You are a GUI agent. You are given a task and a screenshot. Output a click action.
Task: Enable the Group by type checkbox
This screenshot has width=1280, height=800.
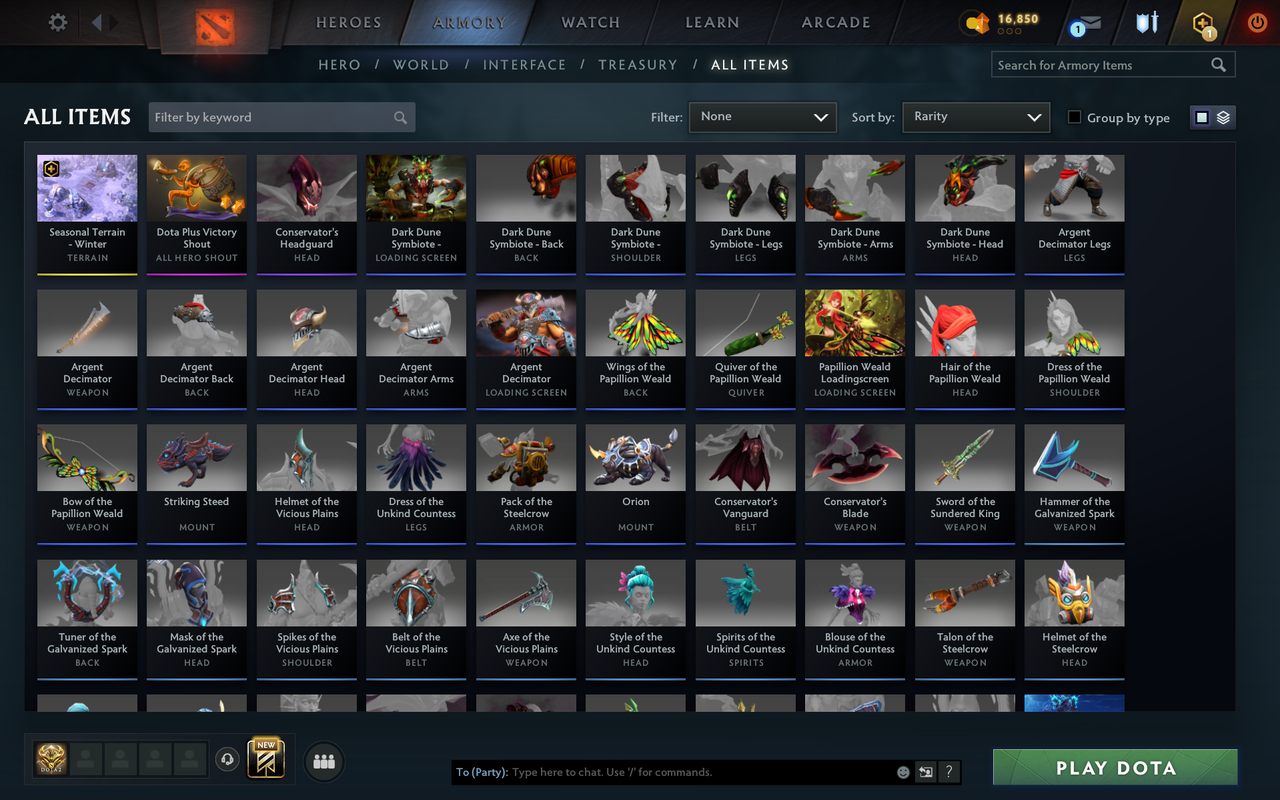click(1073, 117)
